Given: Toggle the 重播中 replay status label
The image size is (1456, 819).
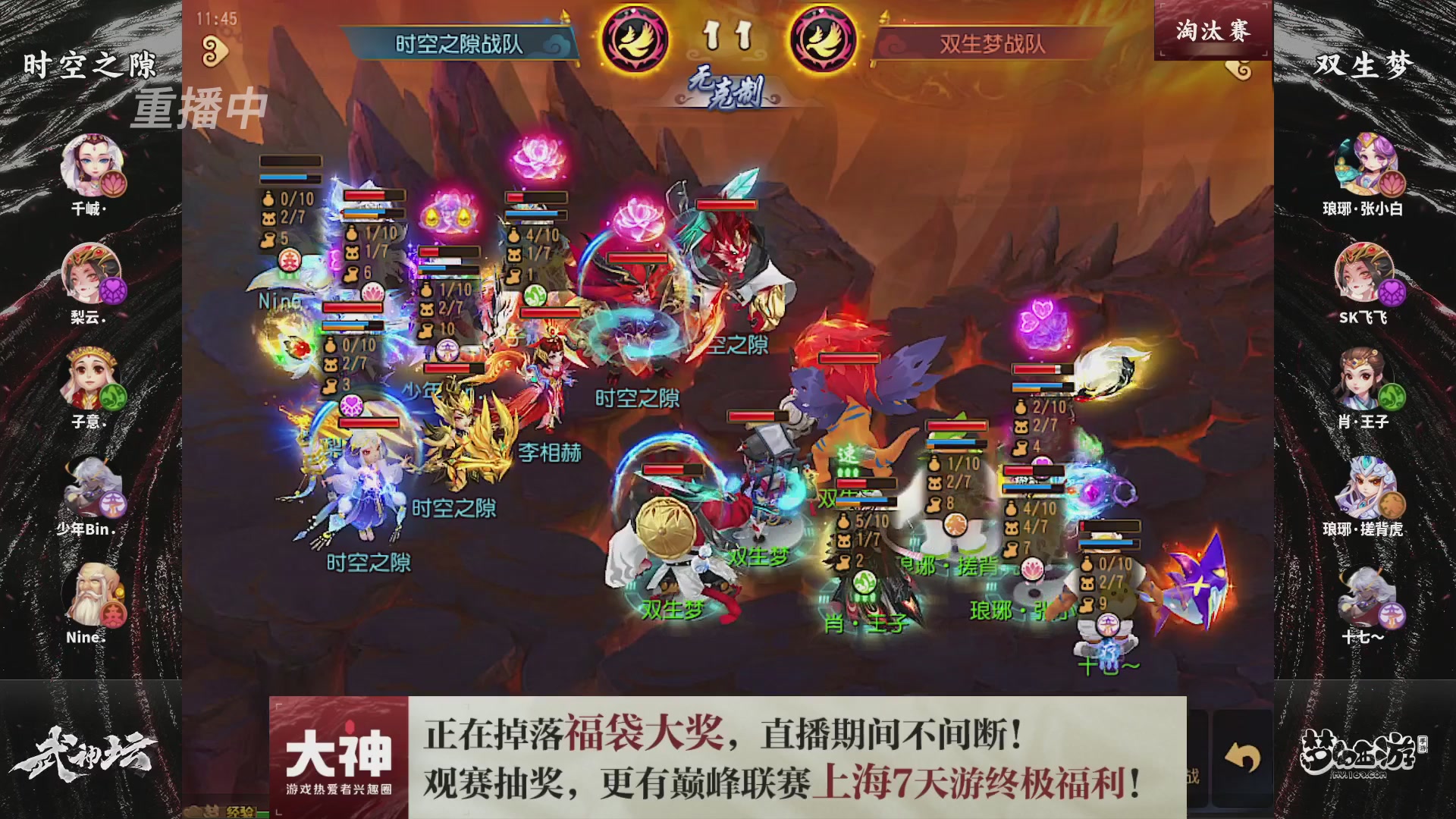Looking at the screenshot, I should tap(201, 108).
